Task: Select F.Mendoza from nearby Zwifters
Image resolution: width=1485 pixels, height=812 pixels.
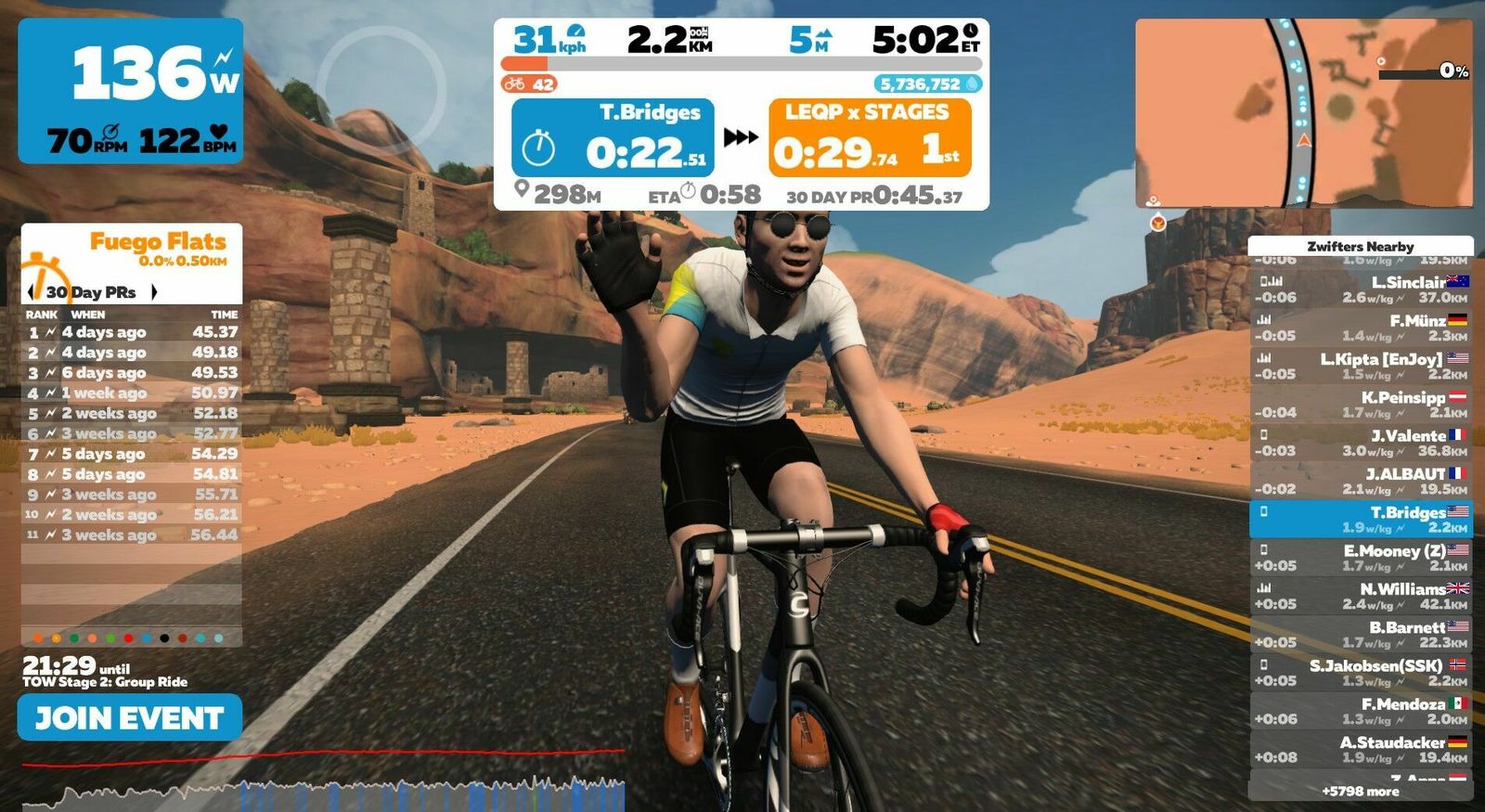Action: click(1360, 711)
